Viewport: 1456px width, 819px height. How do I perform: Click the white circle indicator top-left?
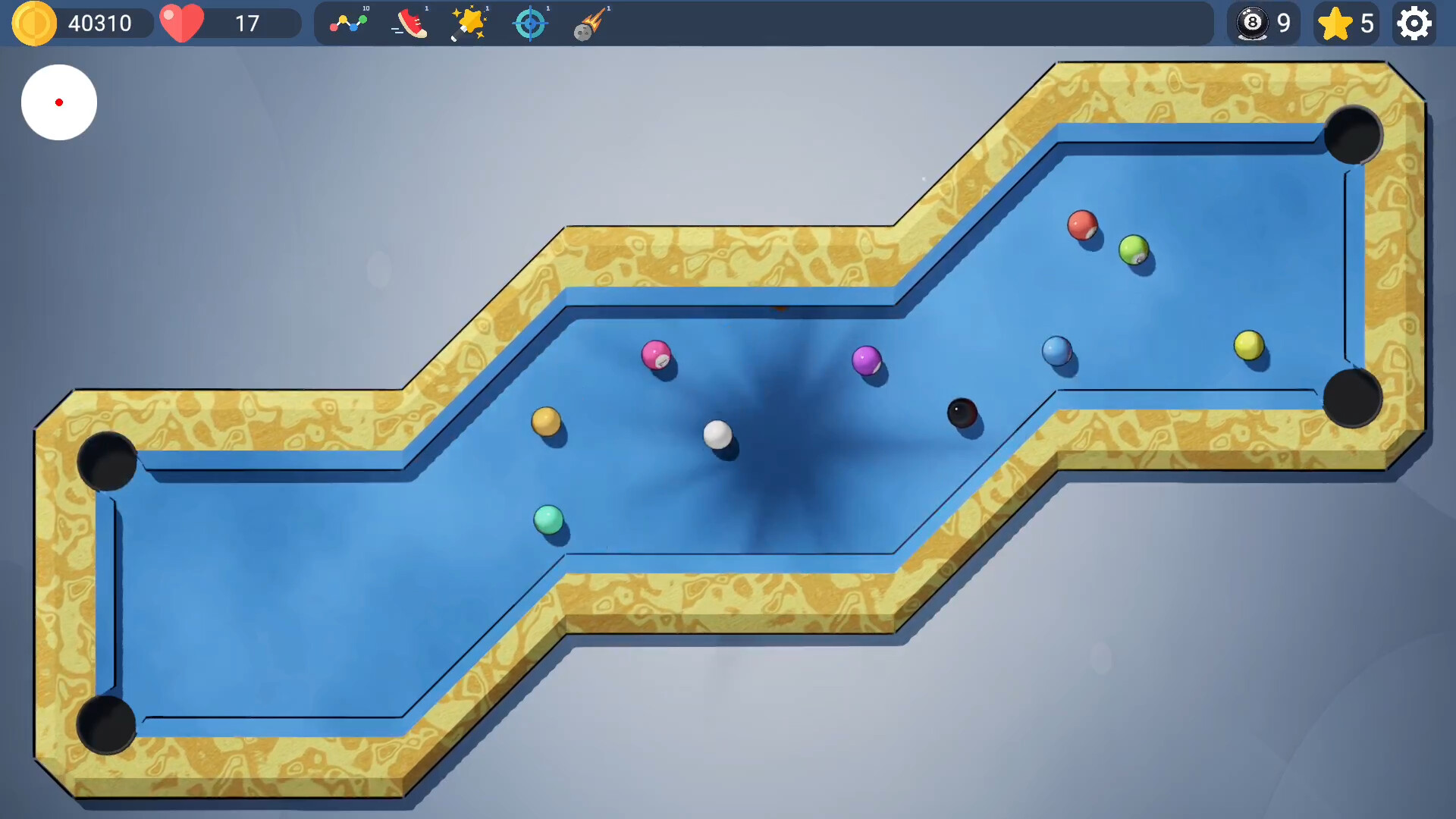pos(59,102)
